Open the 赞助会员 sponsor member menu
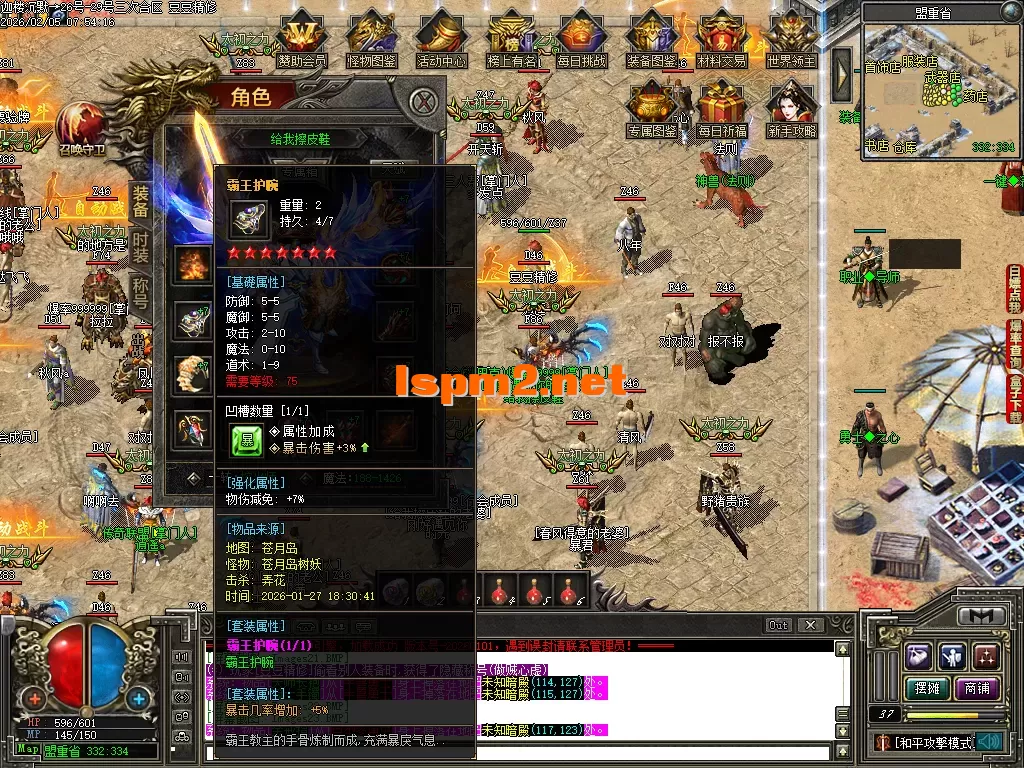This screenshot has width=1024, height=768. pos(301,38)
